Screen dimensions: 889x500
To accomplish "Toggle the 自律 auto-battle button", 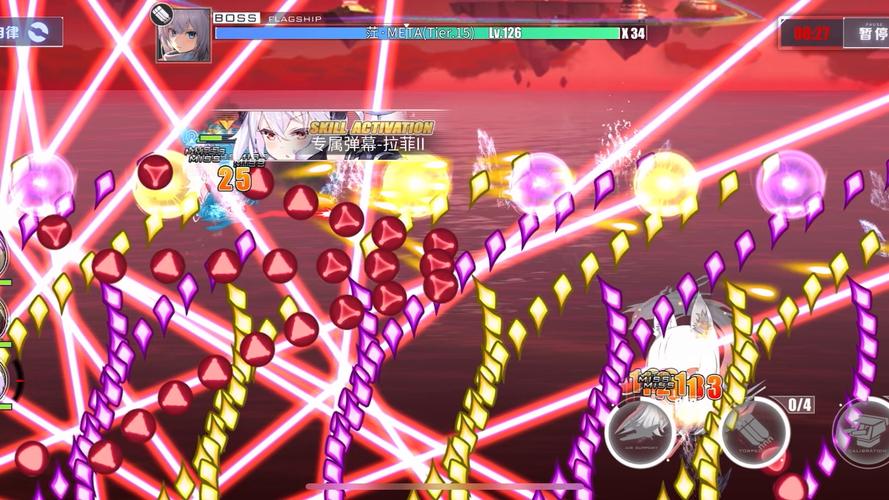I will pyautogui.click(x=28, y=32).
